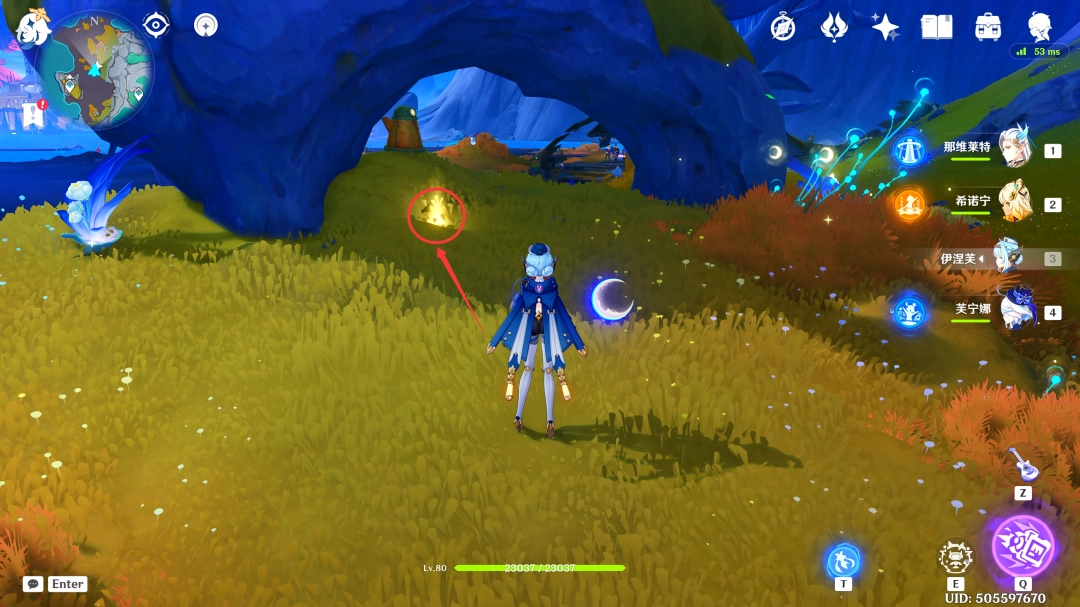This screenshot has height=607, width=1080.
Task: Activate the blue swirling skill icon
Action: [843, 560]
